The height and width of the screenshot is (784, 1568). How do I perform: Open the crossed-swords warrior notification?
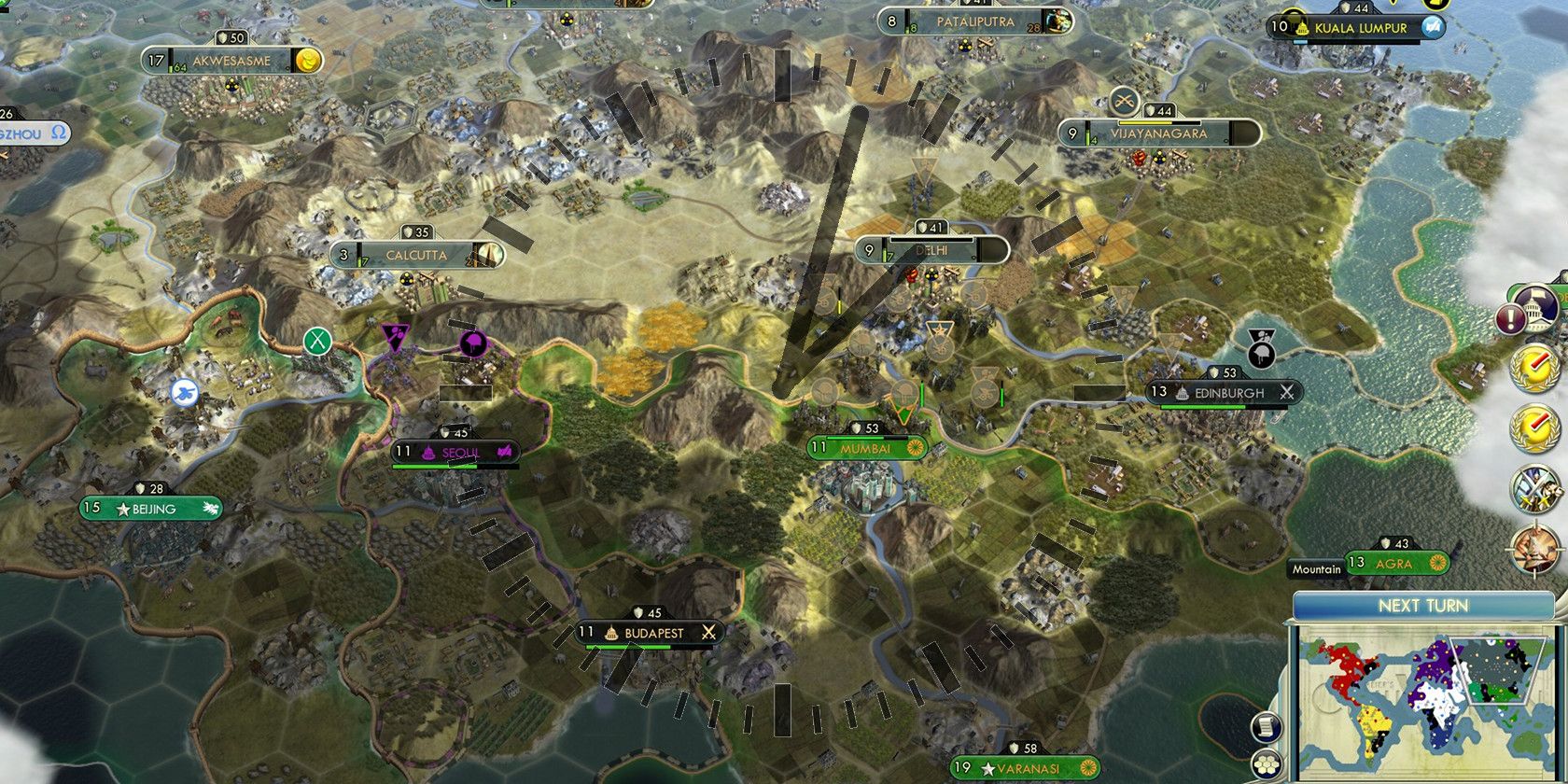1535,488
